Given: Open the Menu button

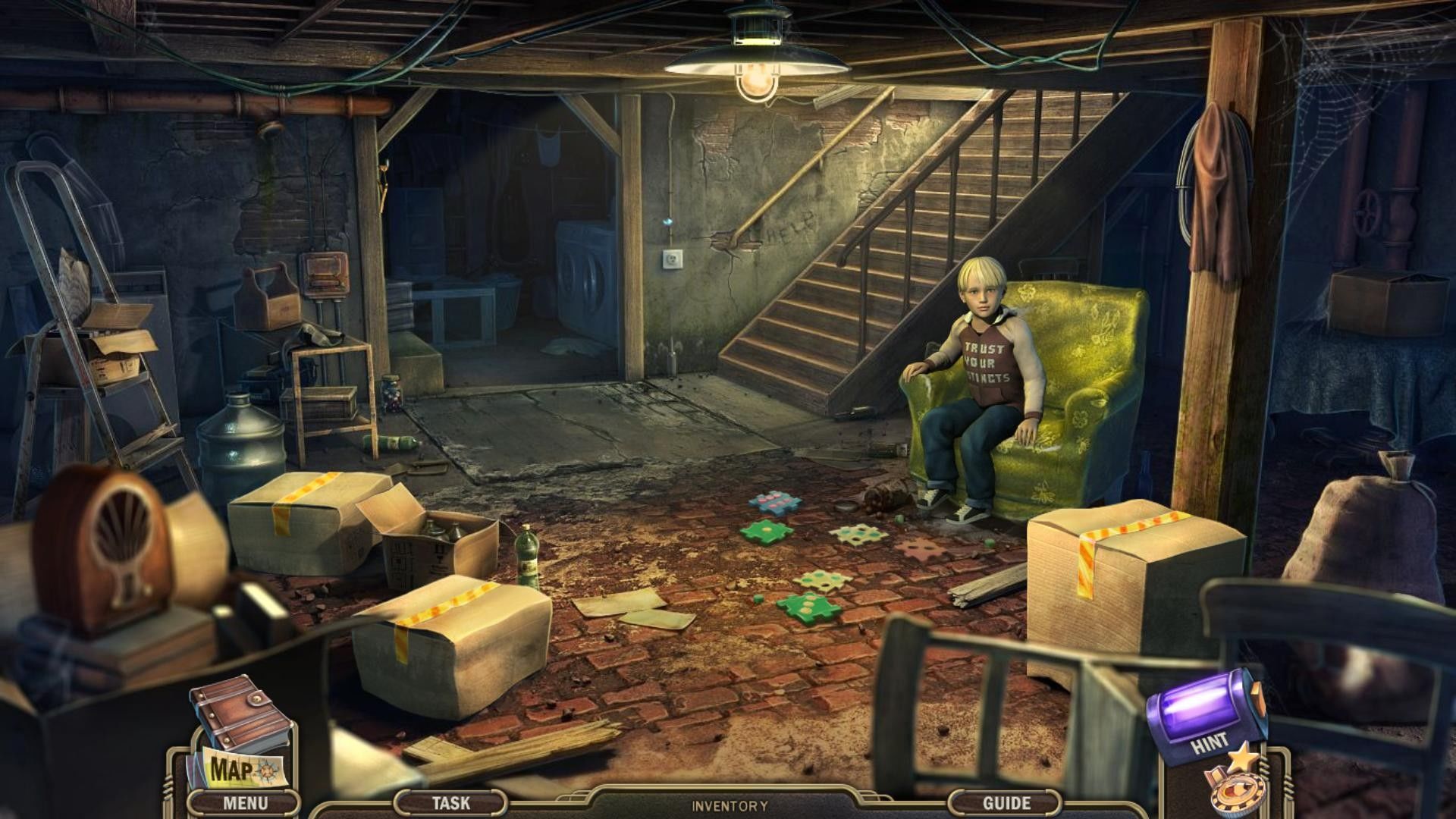Looking at the screenshot, I should [244, 802].
